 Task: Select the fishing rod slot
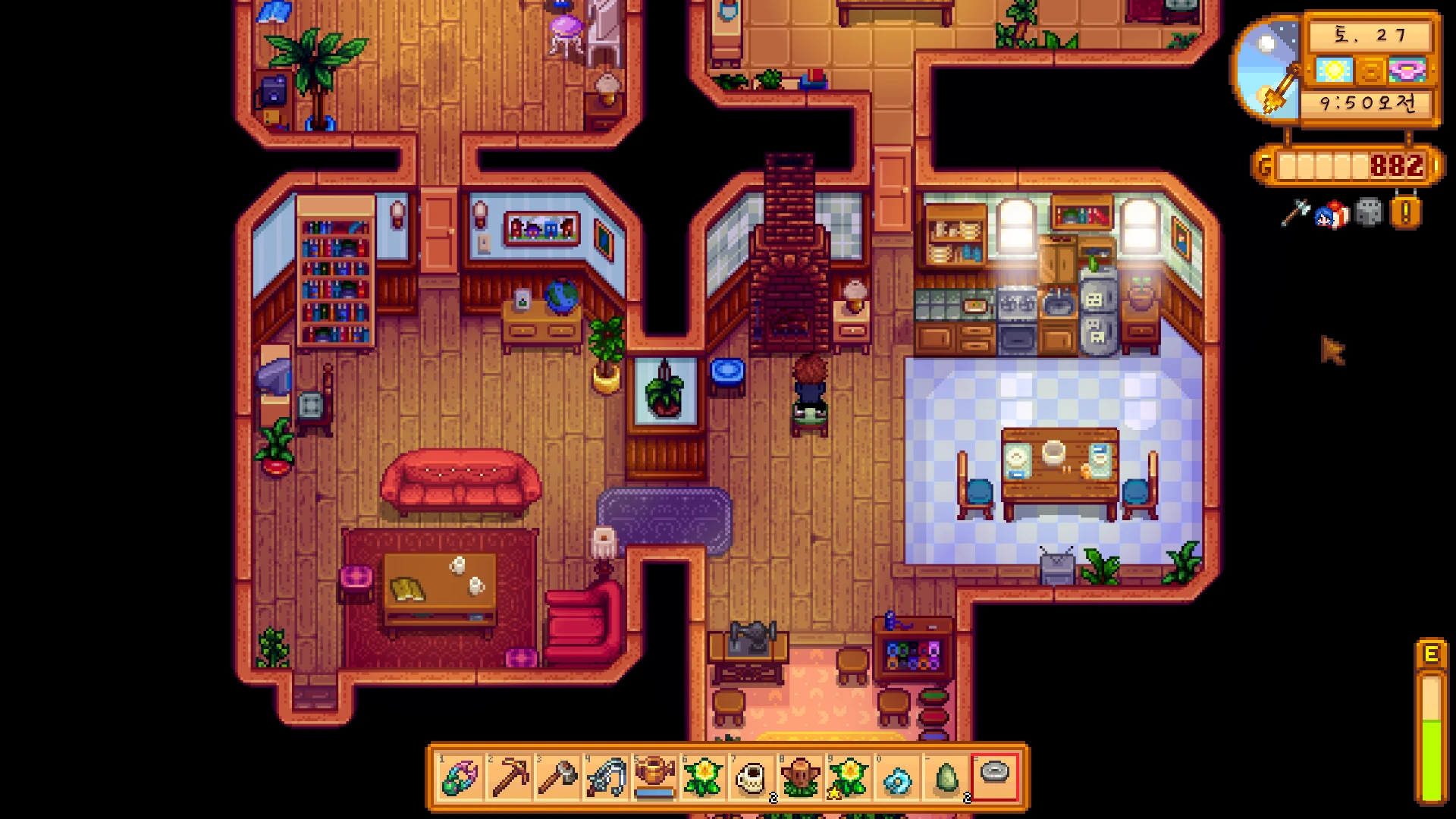coord(606,777)
